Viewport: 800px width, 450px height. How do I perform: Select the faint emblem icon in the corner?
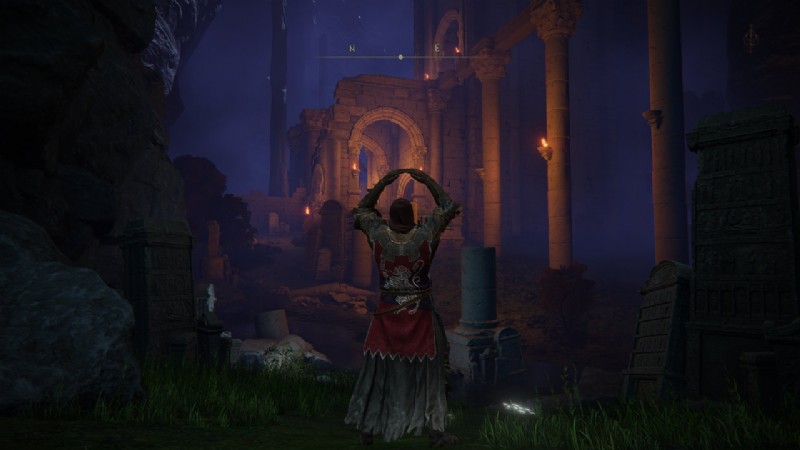(750, 38)
